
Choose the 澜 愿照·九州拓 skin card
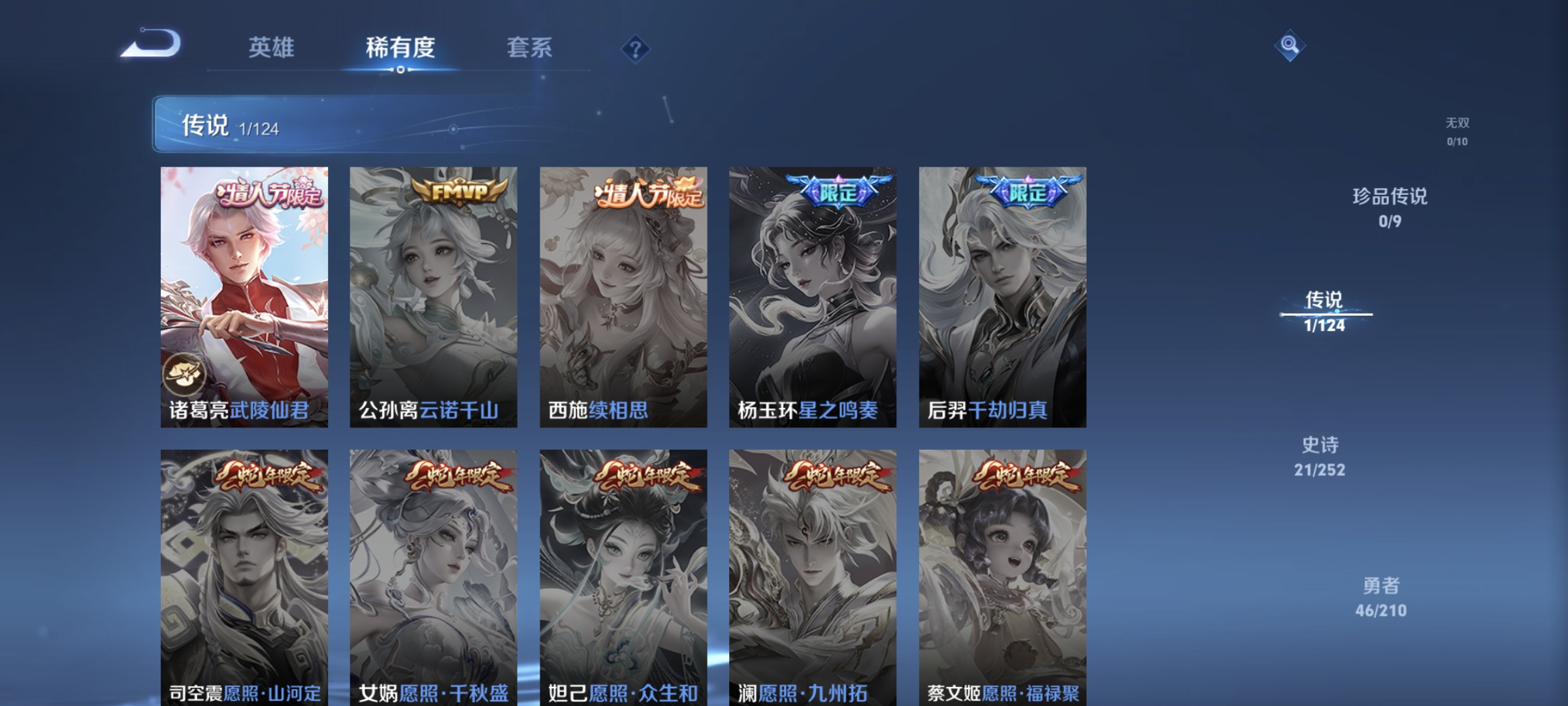813,577
